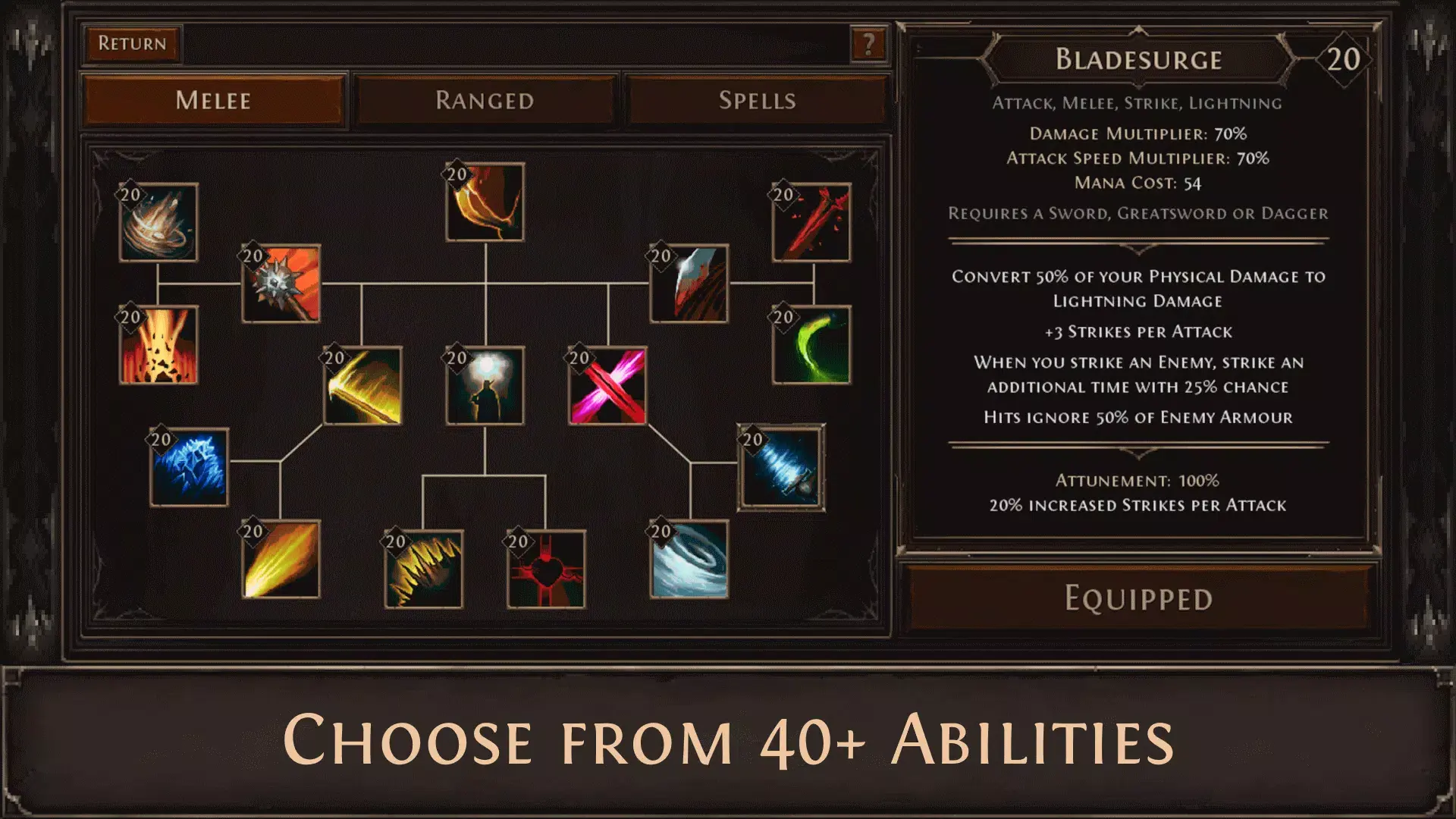Select the spiked mace ability

(281, 284)
